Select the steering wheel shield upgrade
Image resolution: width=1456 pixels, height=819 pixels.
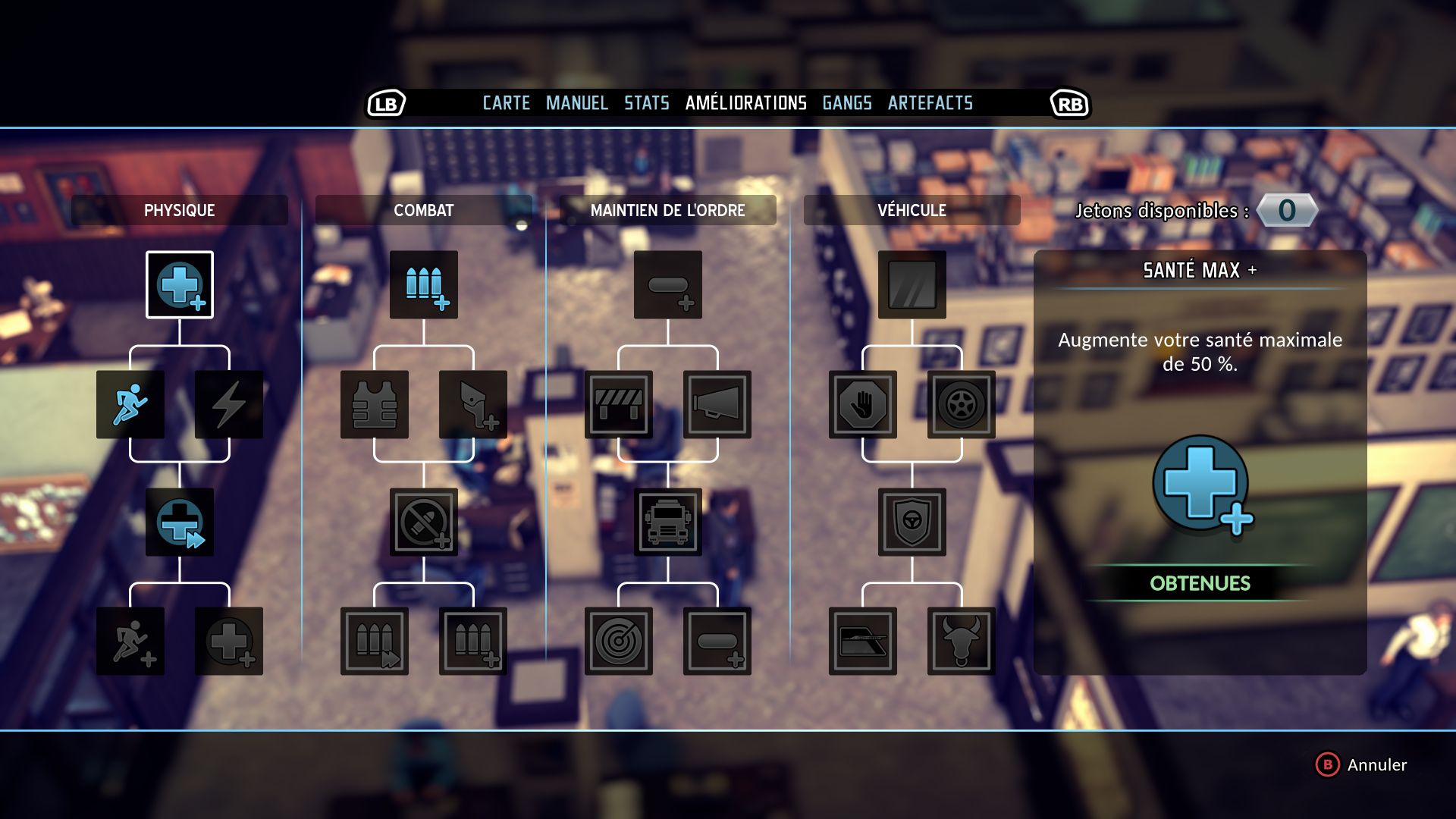tap(912, 522)
